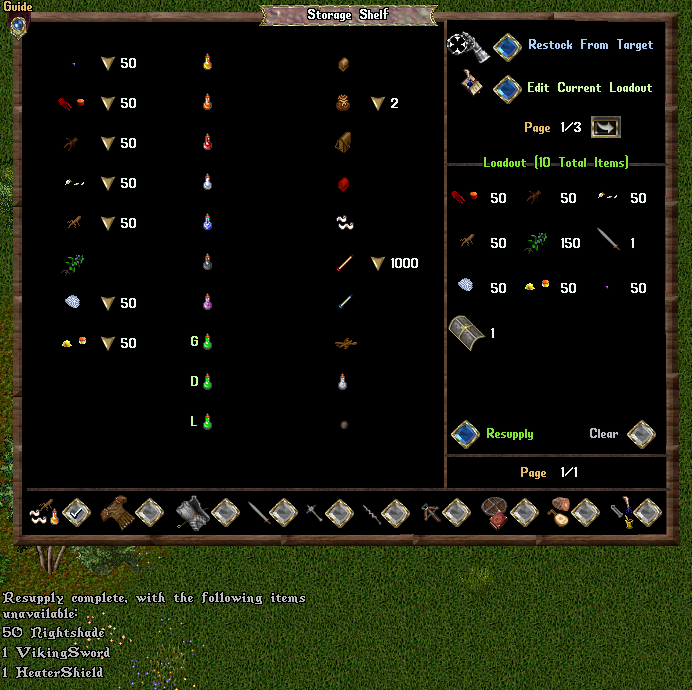Open Edit Current Loadout

508,89
